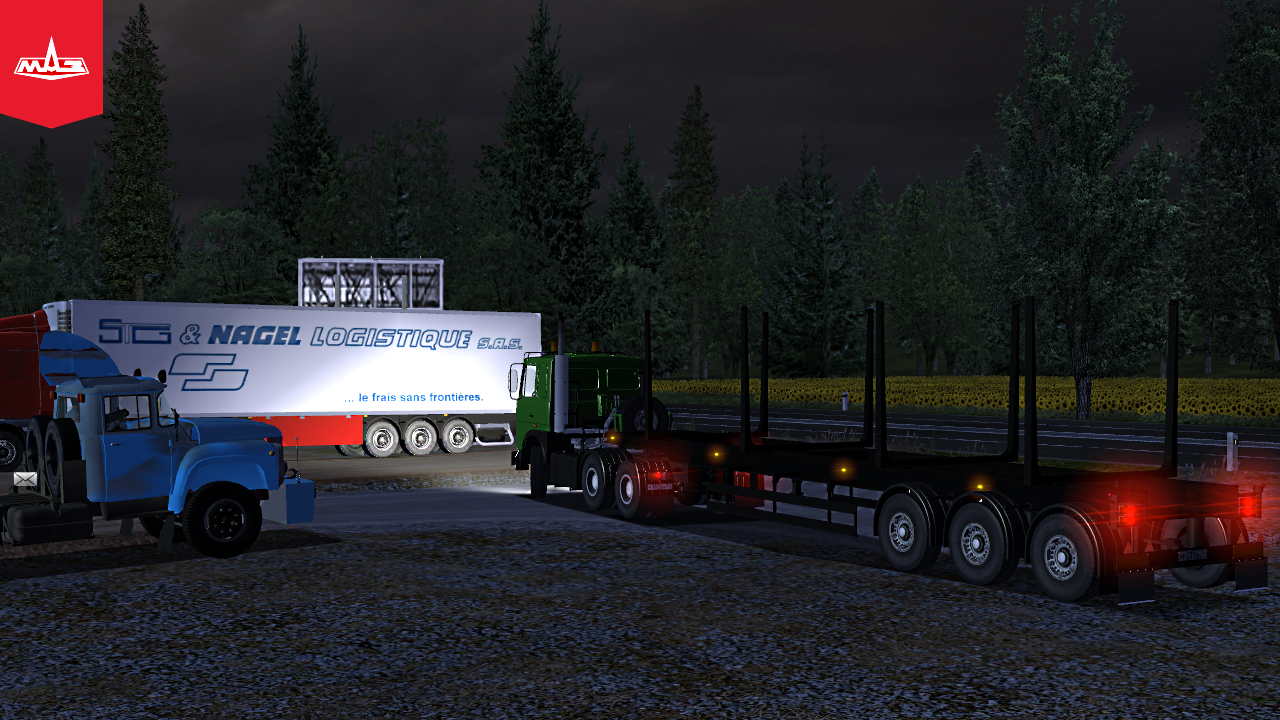Open the envelope mail notification icon
Image resolution: width=1280 pixels, height=720 pixels.
[25, 480]
